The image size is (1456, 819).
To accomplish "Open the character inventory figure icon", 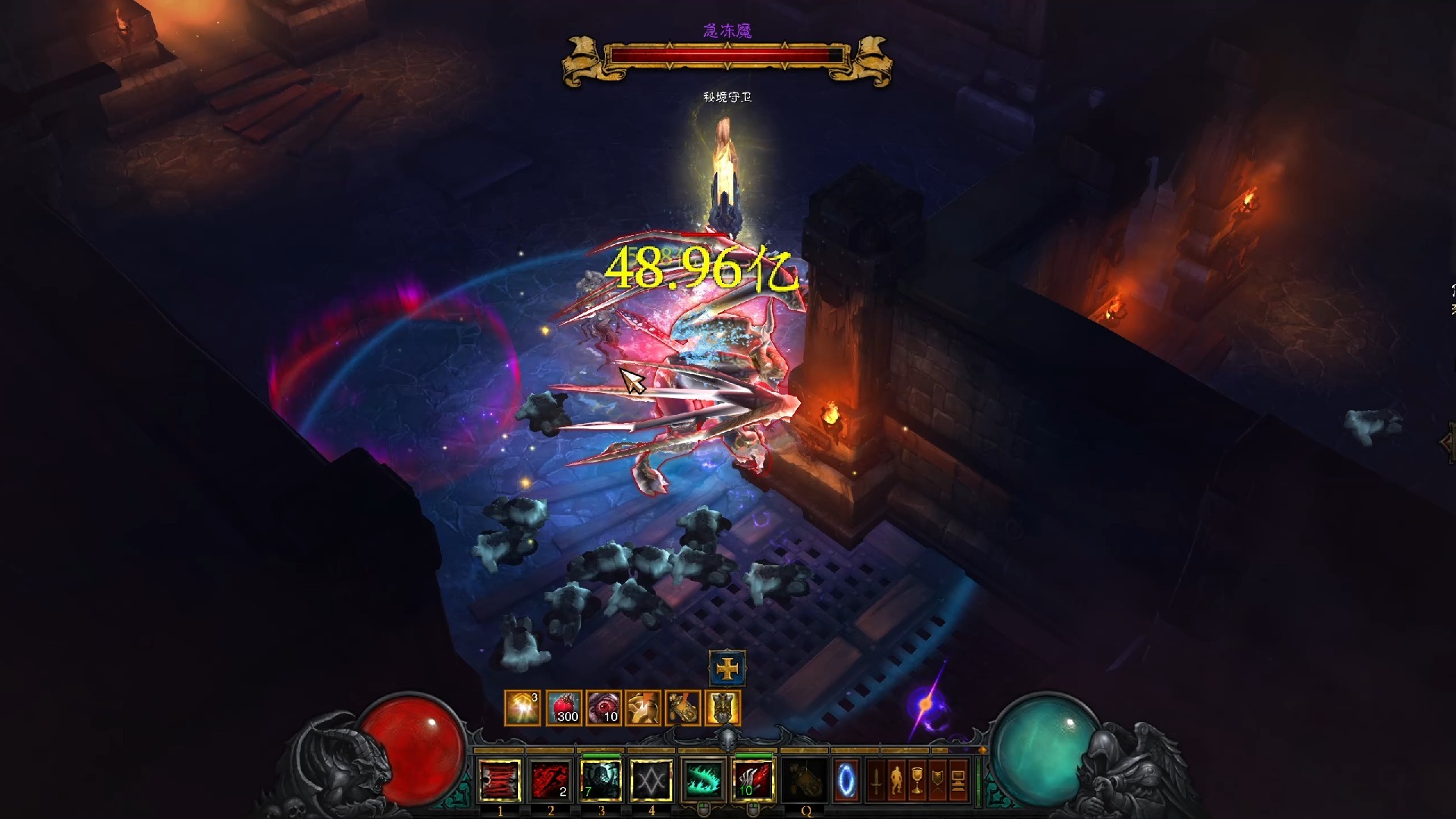I will click(896, 780).
